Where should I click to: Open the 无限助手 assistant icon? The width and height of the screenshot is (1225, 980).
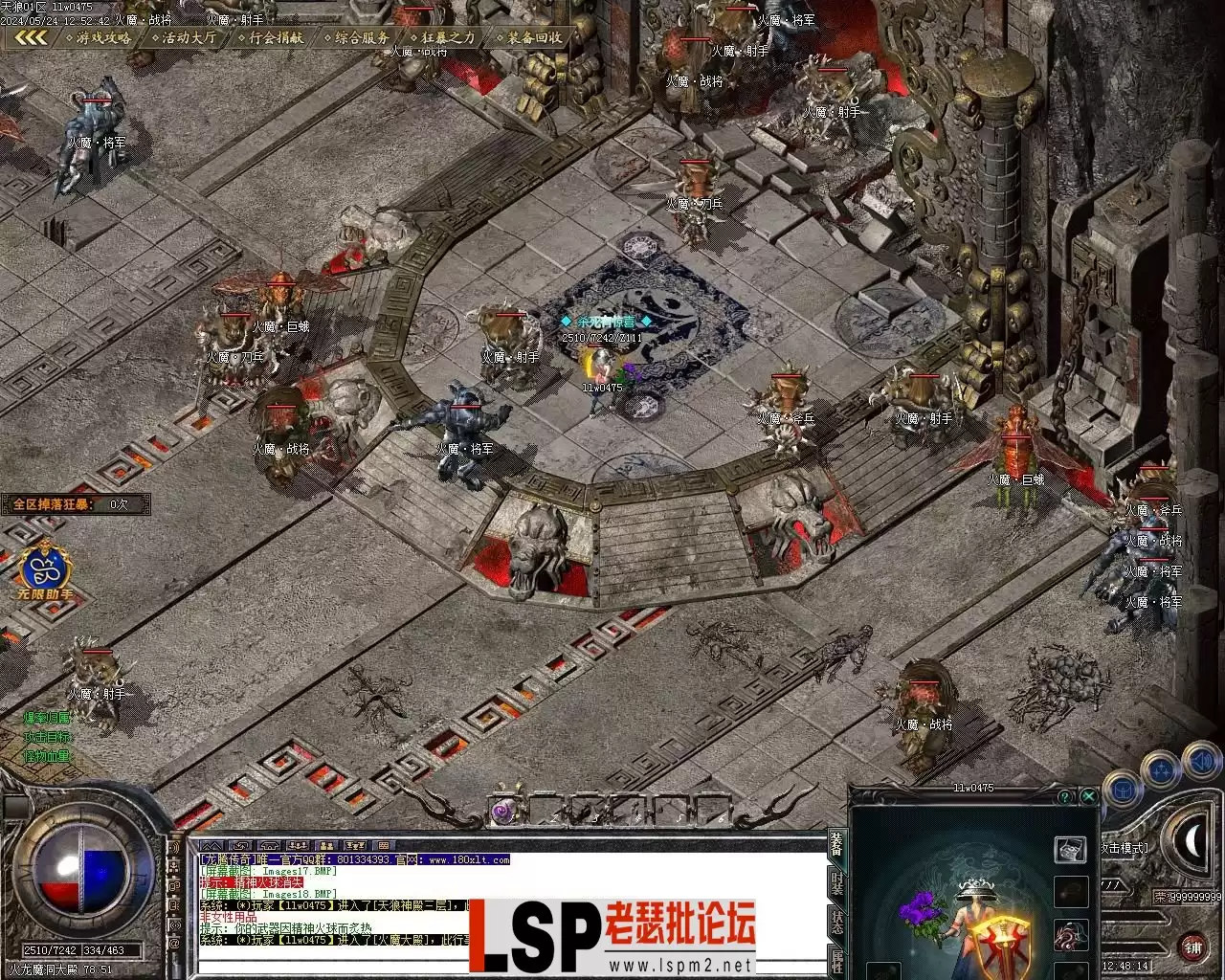click(44, 571)
